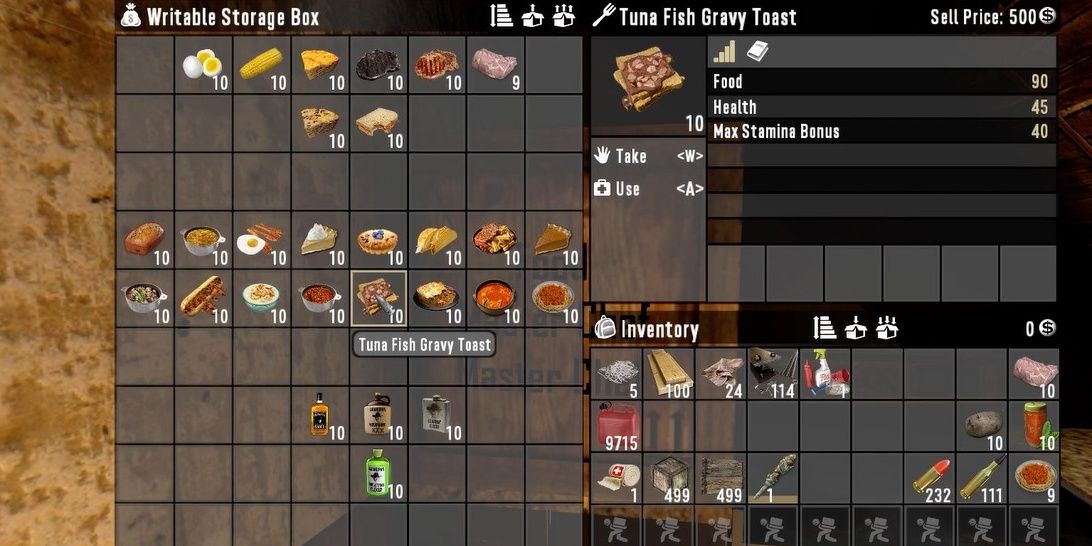
Task: Choose the tacos in the storage box
Action: 436,241
